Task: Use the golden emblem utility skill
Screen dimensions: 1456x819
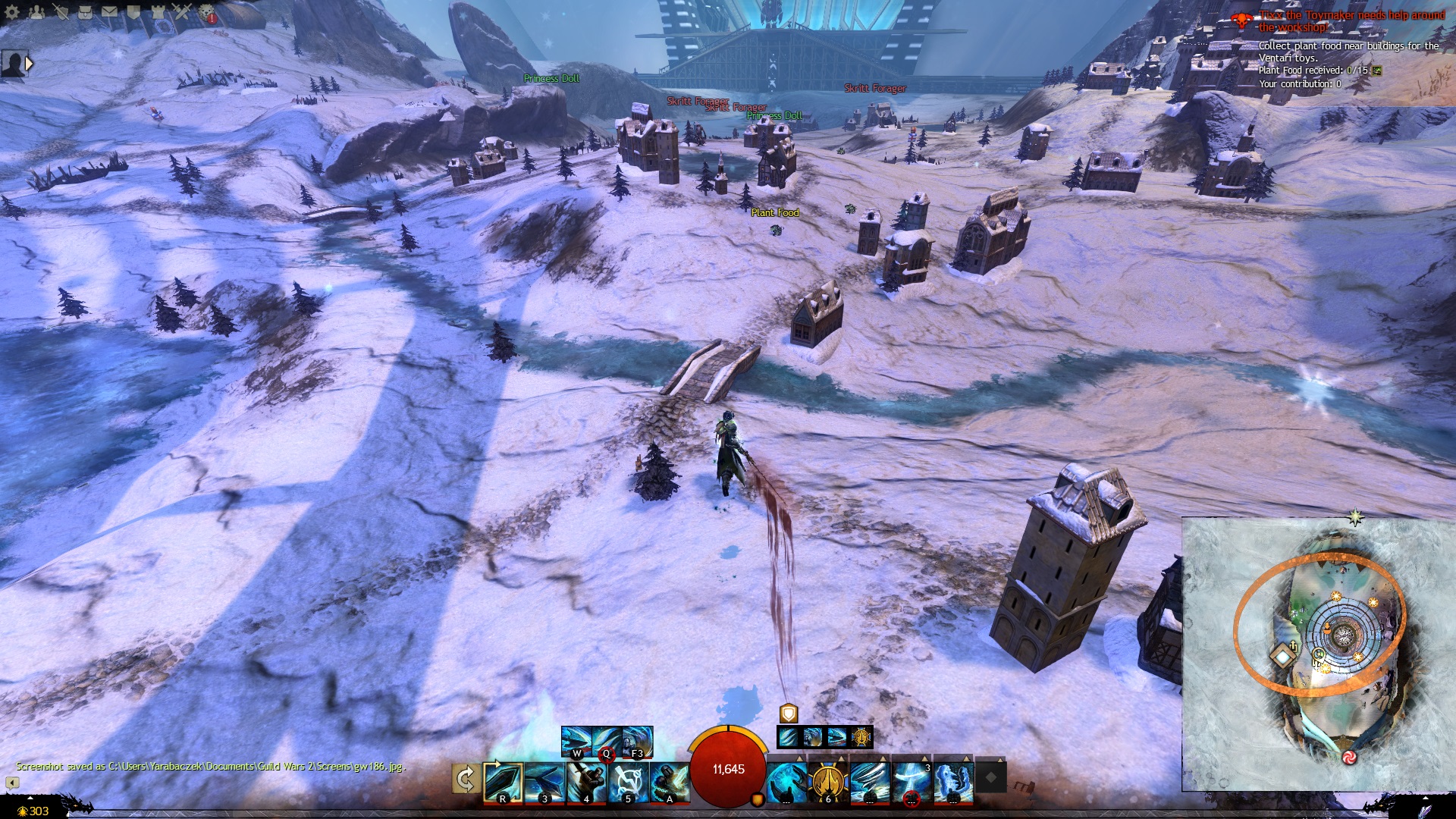Action: [828, 783]
